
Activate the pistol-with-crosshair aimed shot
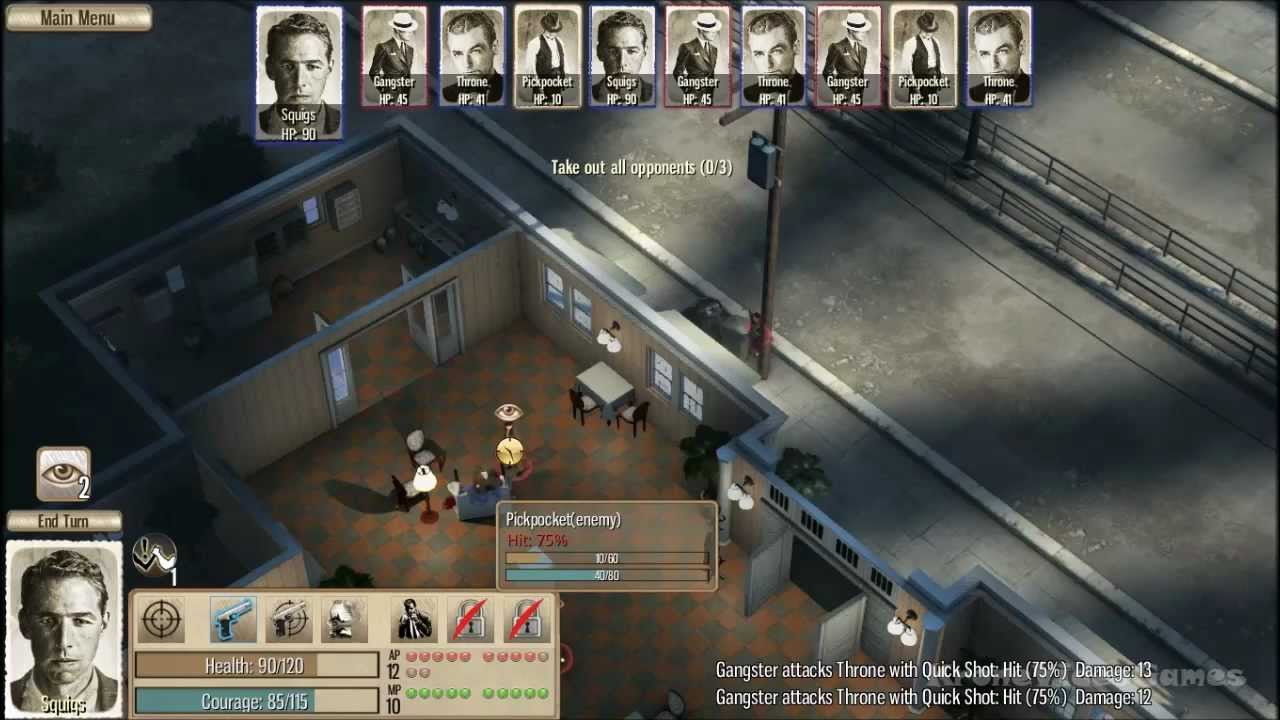tap(288, 621)
